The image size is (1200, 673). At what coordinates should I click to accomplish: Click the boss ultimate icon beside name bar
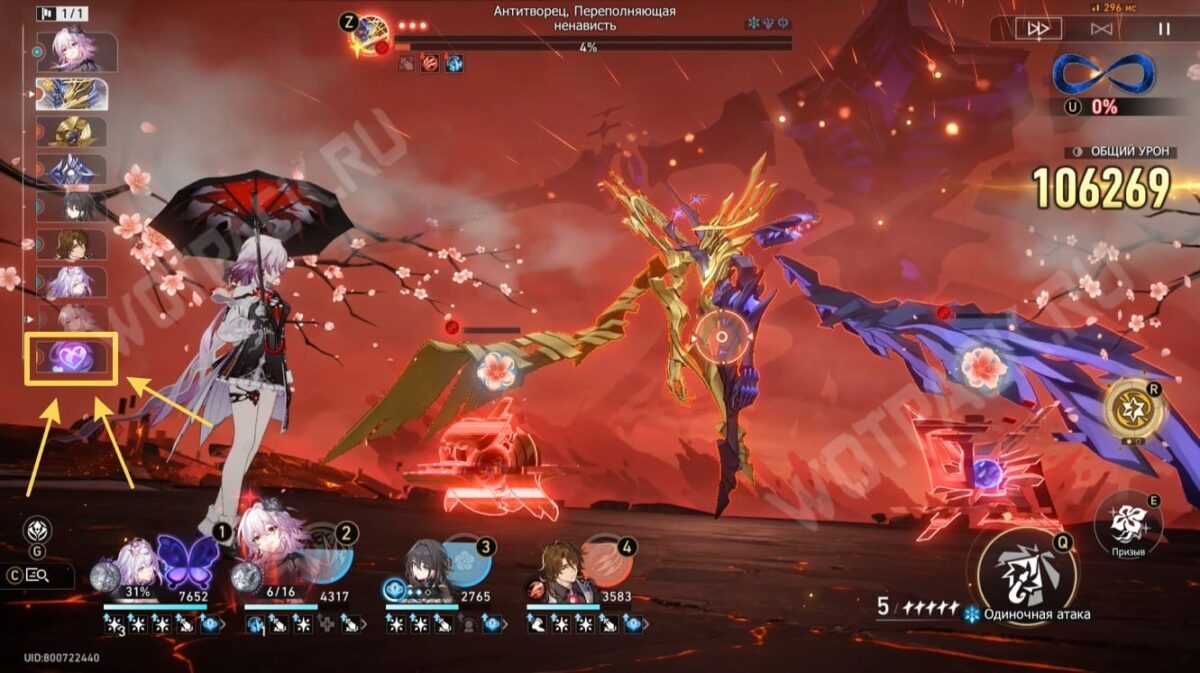(x=372, y=33)
